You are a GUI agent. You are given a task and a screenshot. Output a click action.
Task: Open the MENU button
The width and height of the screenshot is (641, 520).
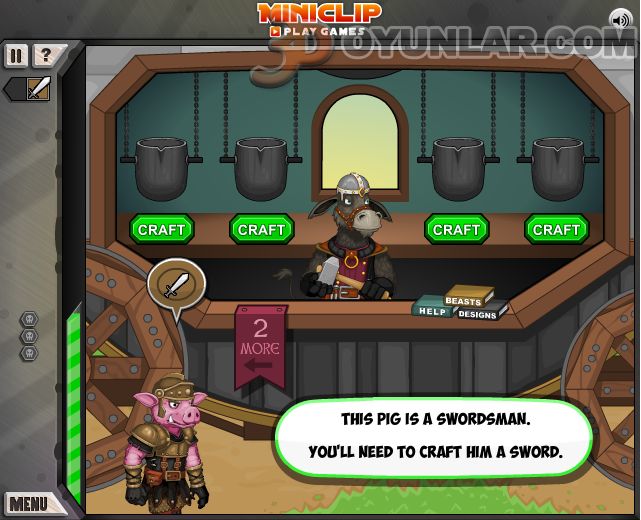point(28,502)
